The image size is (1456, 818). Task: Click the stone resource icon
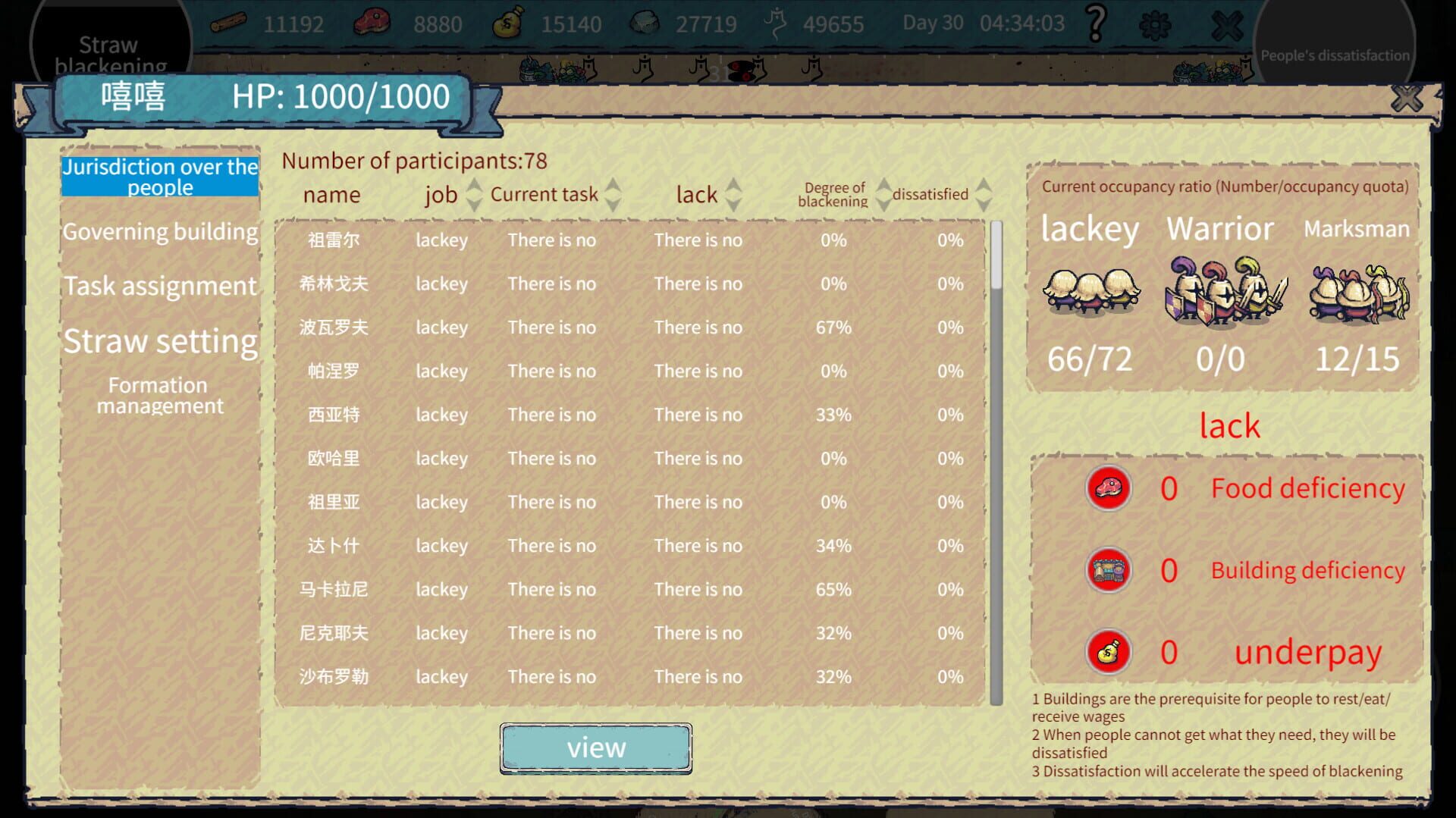646,23
